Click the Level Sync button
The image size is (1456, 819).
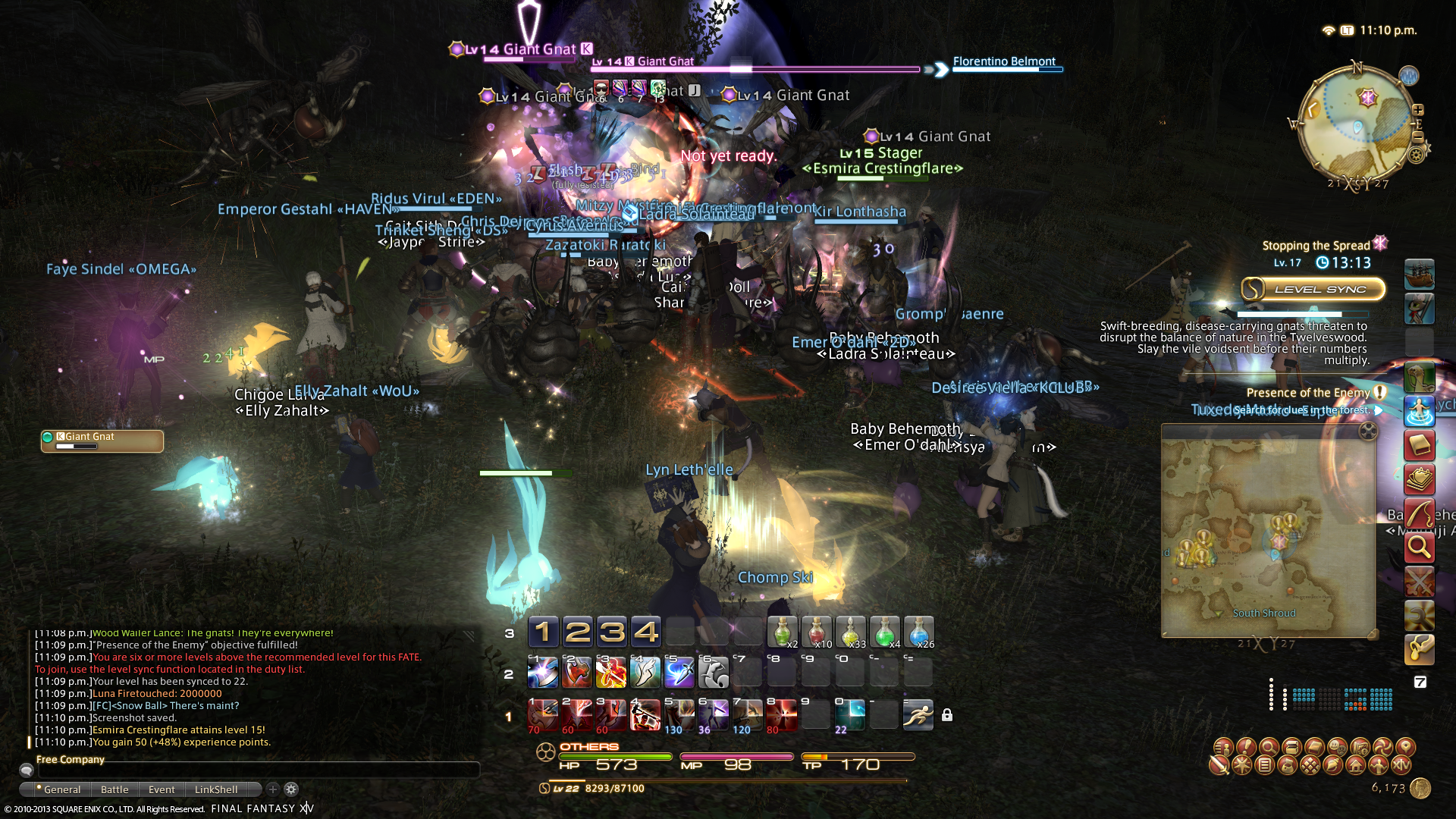[1313, 289]
